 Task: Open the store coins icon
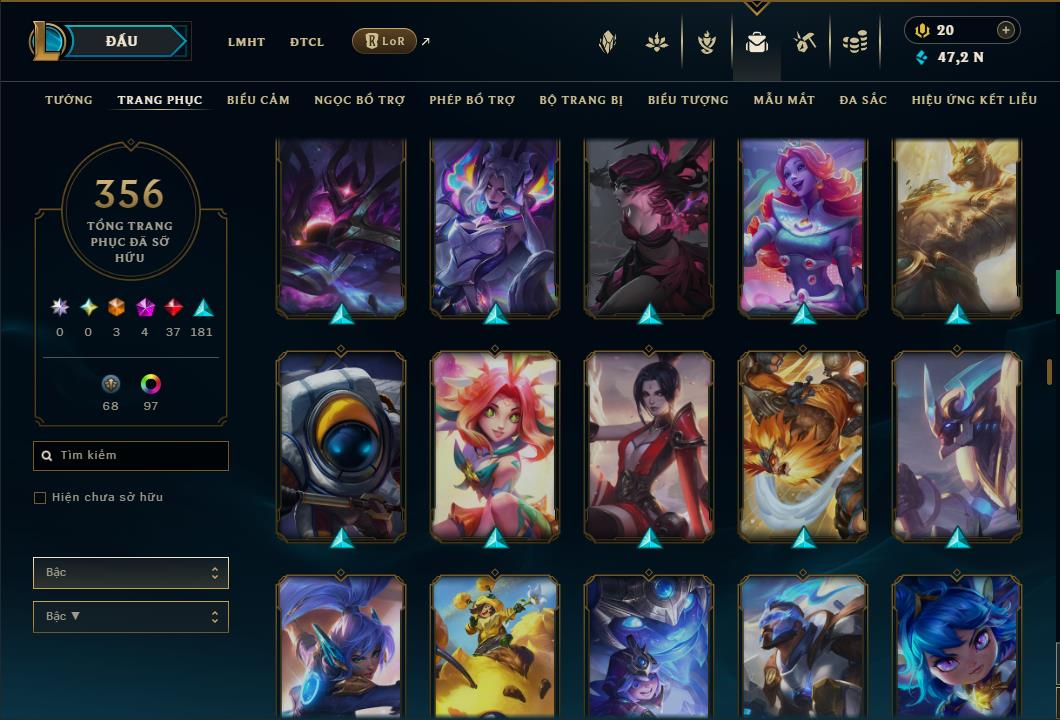tap(854, 42)
